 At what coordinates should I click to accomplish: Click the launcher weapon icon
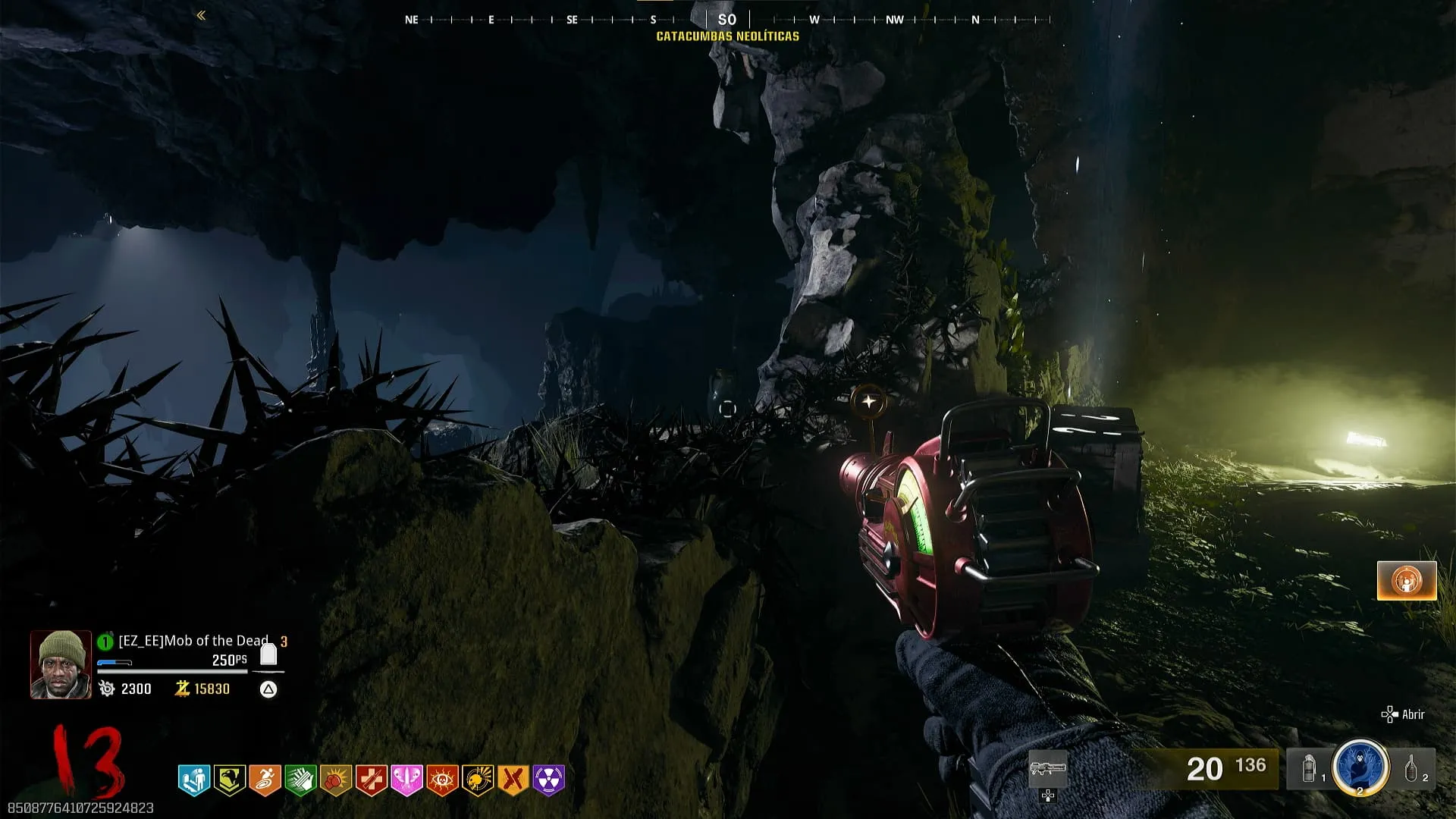(x=1048, y=769)
